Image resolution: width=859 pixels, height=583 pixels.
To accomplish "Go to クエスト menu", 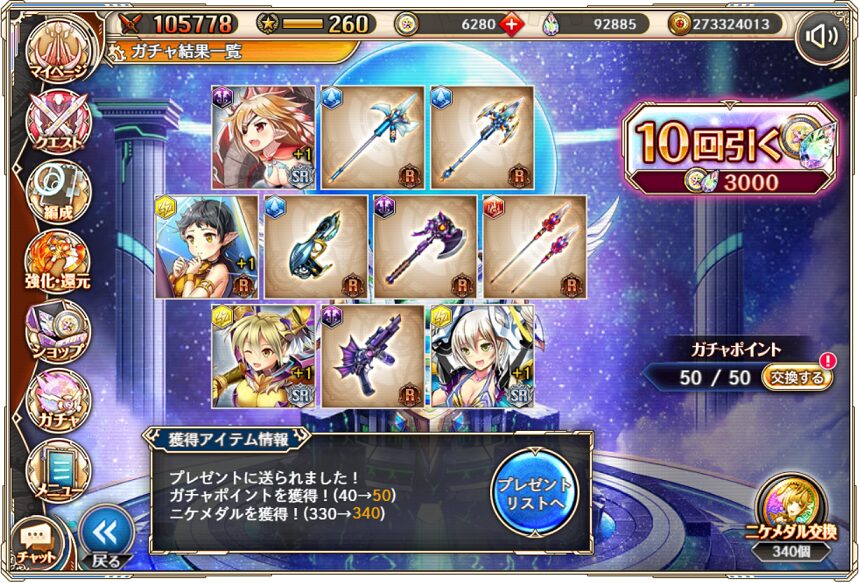I will coord(57,123).
